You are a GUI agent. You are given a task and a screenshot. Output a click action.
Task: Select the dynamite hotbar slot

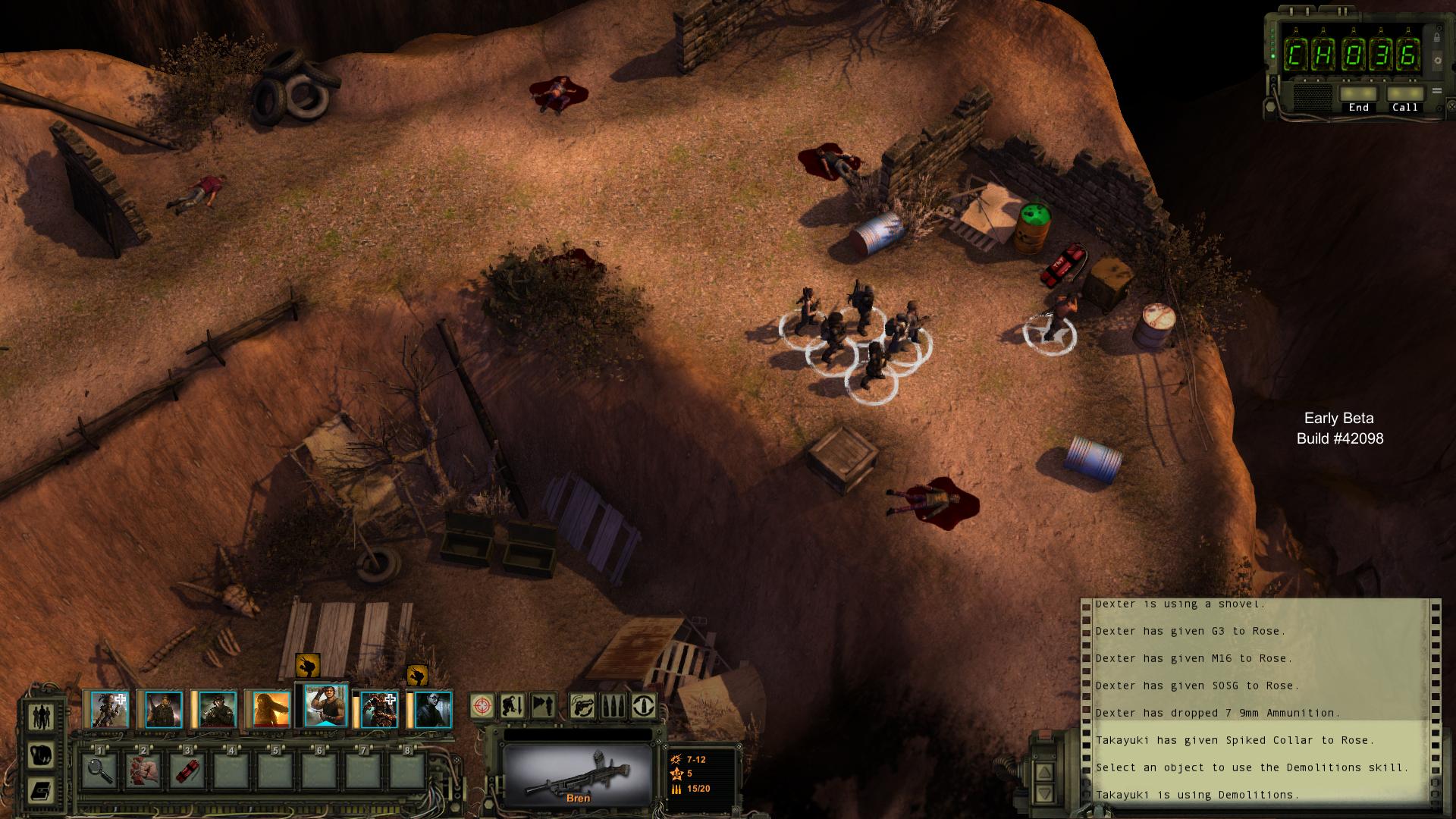[x=187, y=770]
